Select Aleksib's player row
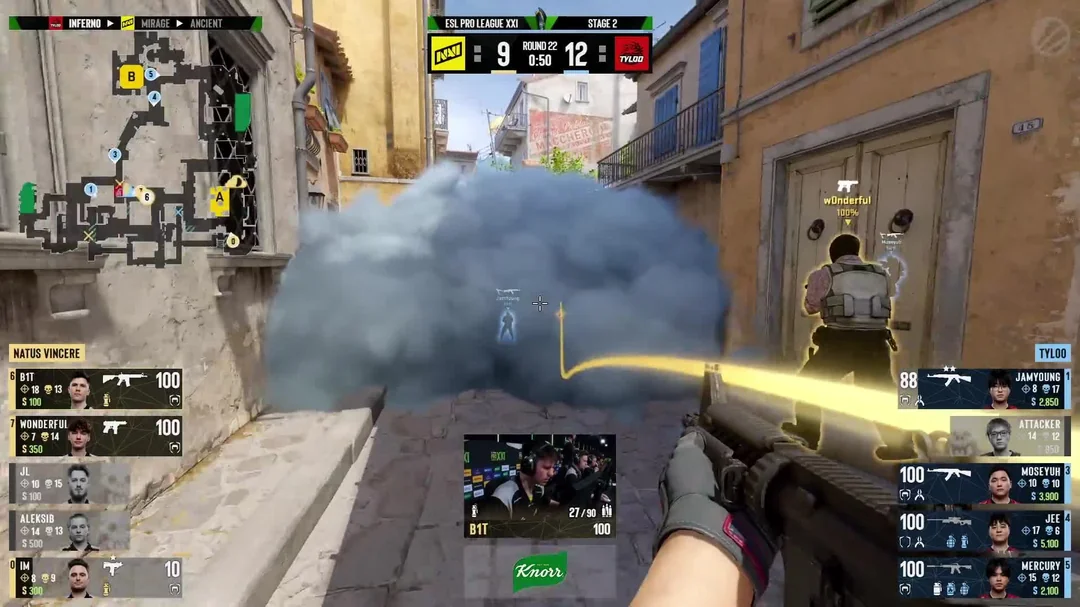The image size is (1080, 607). (70, 530)
